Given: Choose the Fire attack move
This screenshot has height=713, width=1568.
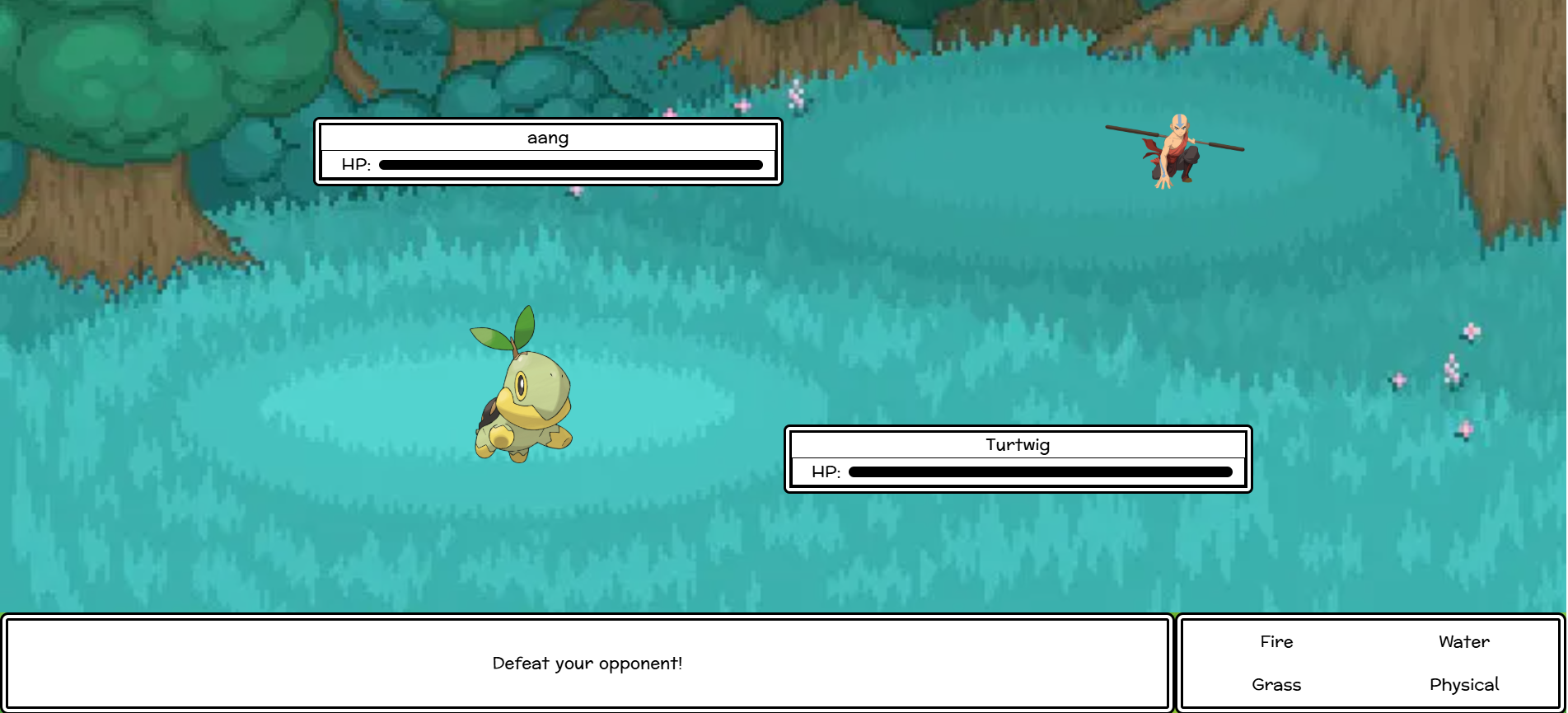Looking at the screenshot, I should [x=1276, y=642].
